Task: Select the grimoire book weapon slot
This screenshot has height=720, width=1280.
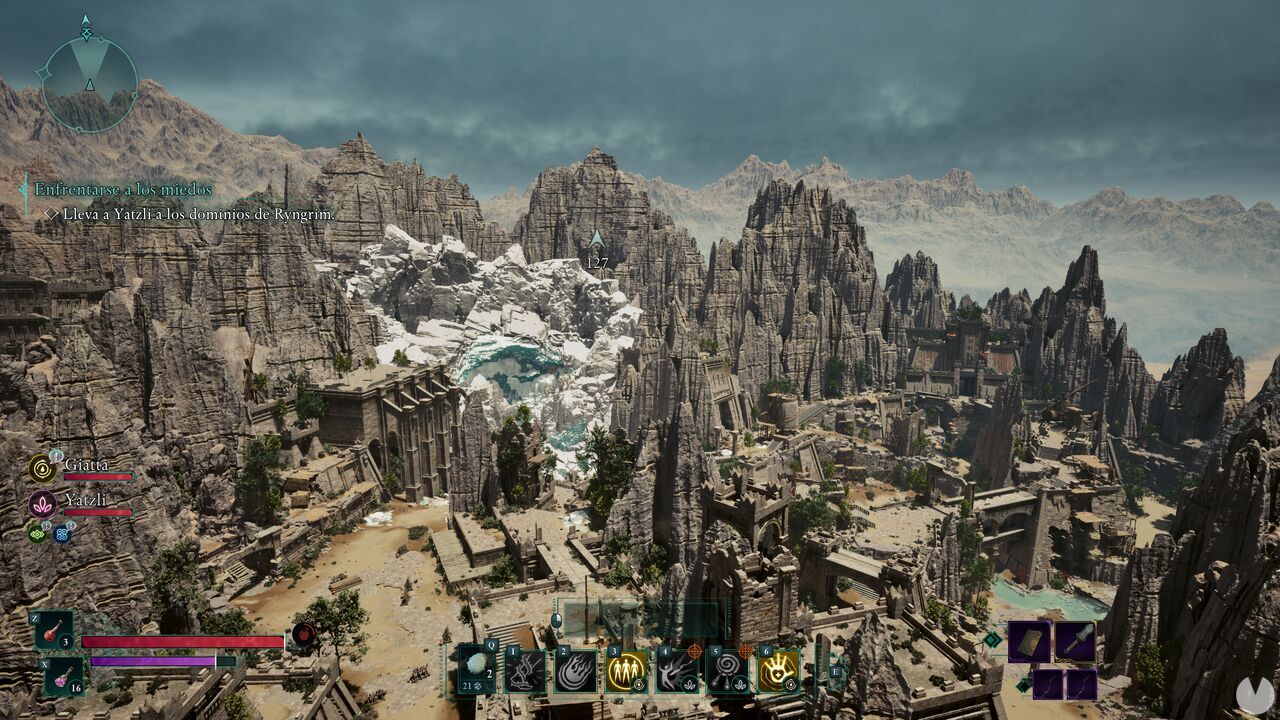Action: (1029, 641)
